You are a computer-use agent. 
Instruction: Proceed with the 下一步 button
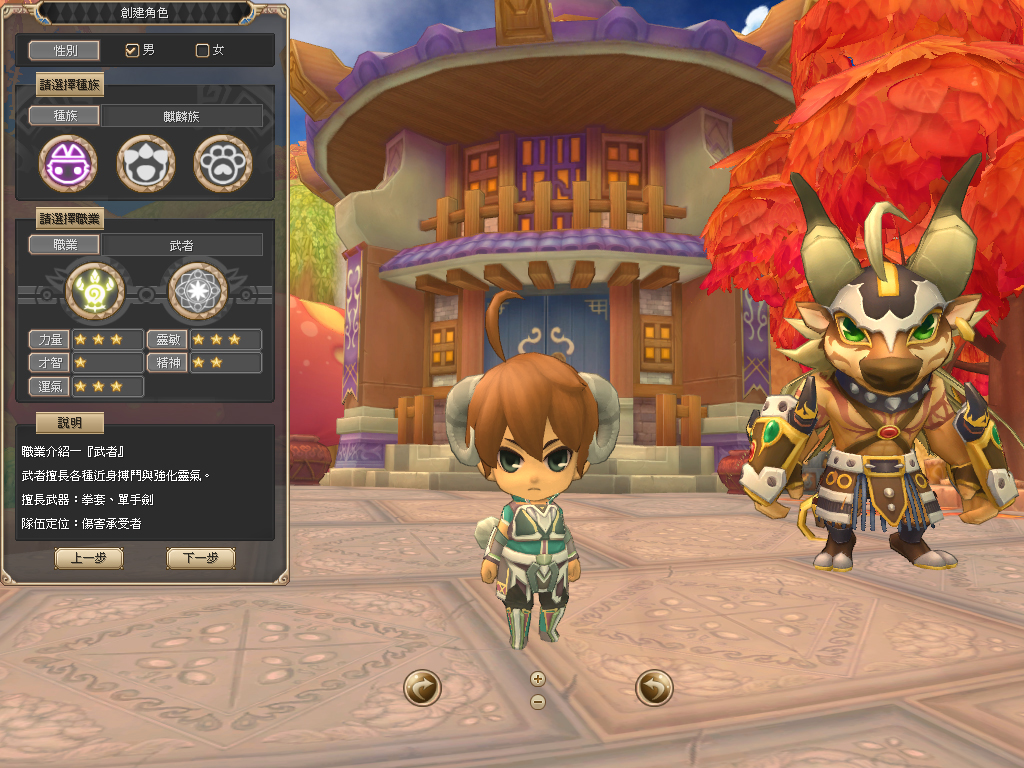coord(200,558)
